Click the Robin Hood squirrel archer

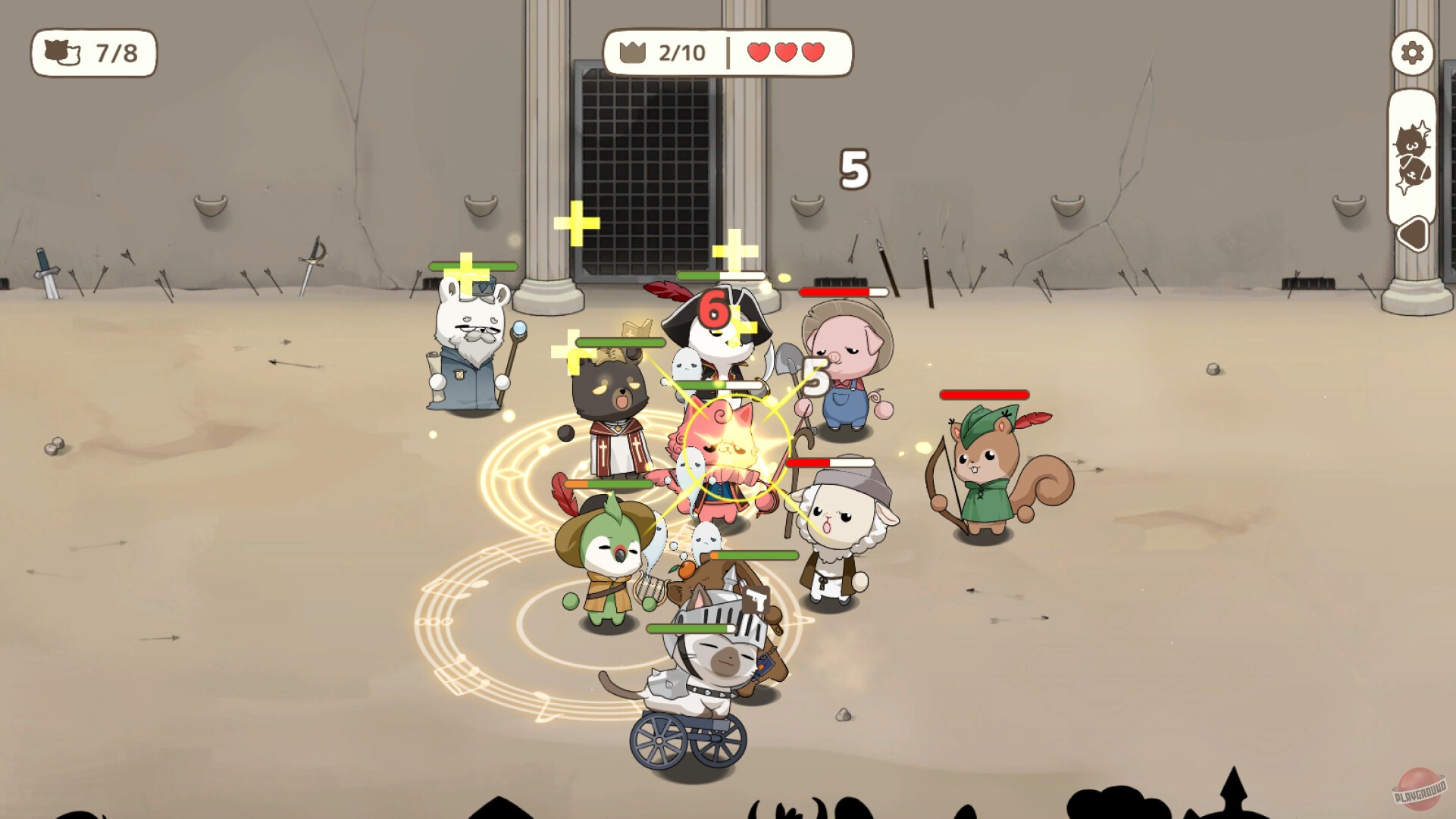(985, 462)
